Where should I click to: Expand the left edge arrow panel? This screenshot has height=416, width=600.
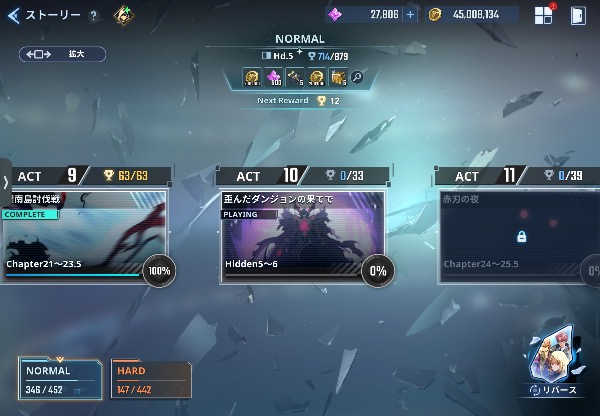click(6, 182)
